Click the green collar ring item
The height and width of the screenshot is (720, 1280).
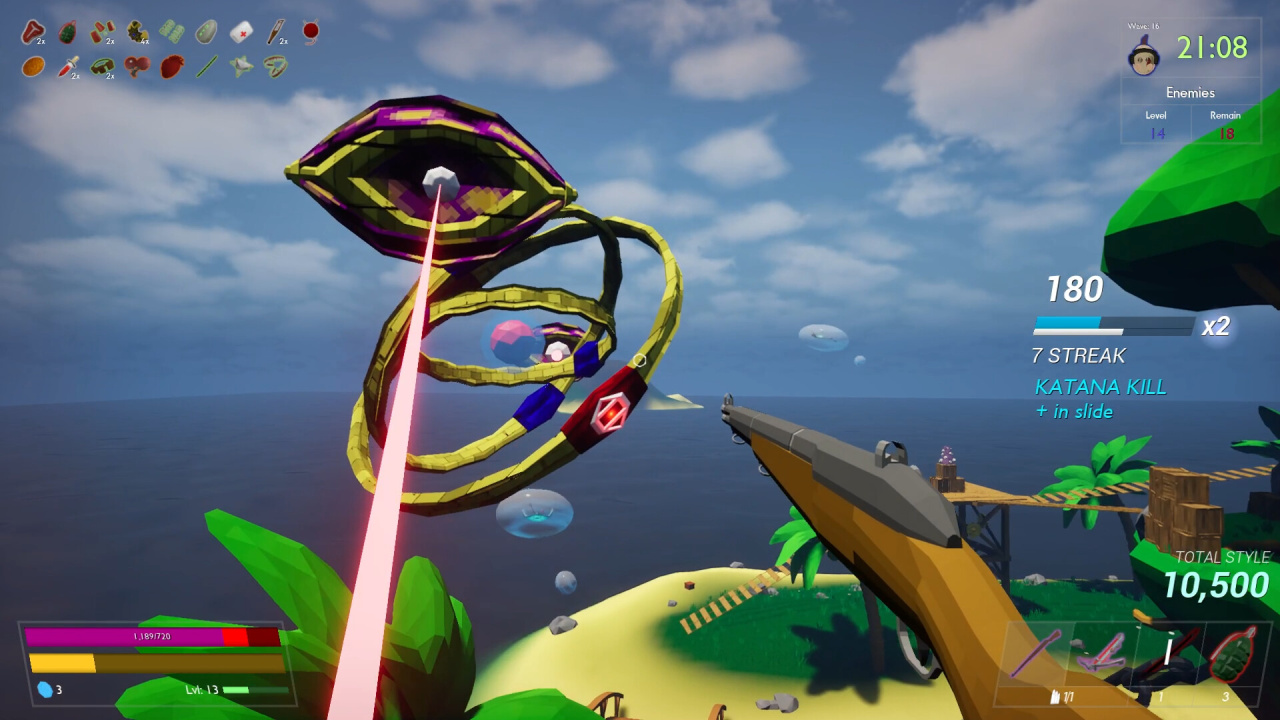(x=276, y=67)
